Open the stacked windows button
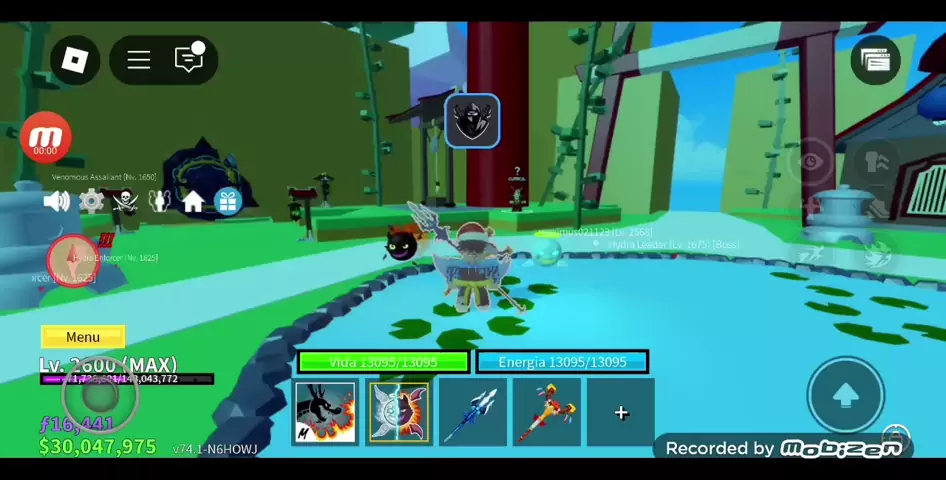 tap(875, 60)
